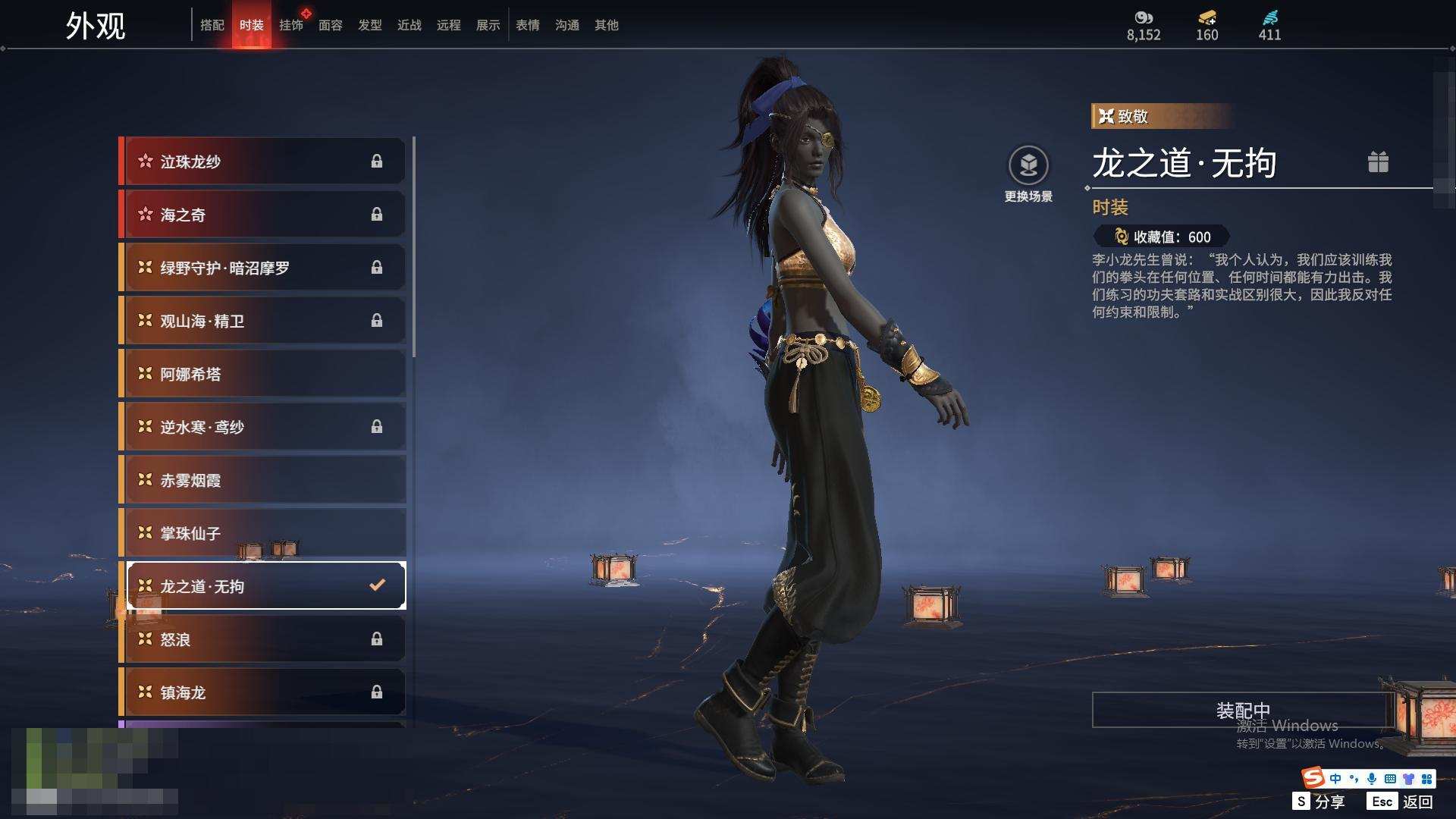Viewport: 1456px width, 819px height.
Task: Choose the 远程 ranged tab
Action: 449,25
